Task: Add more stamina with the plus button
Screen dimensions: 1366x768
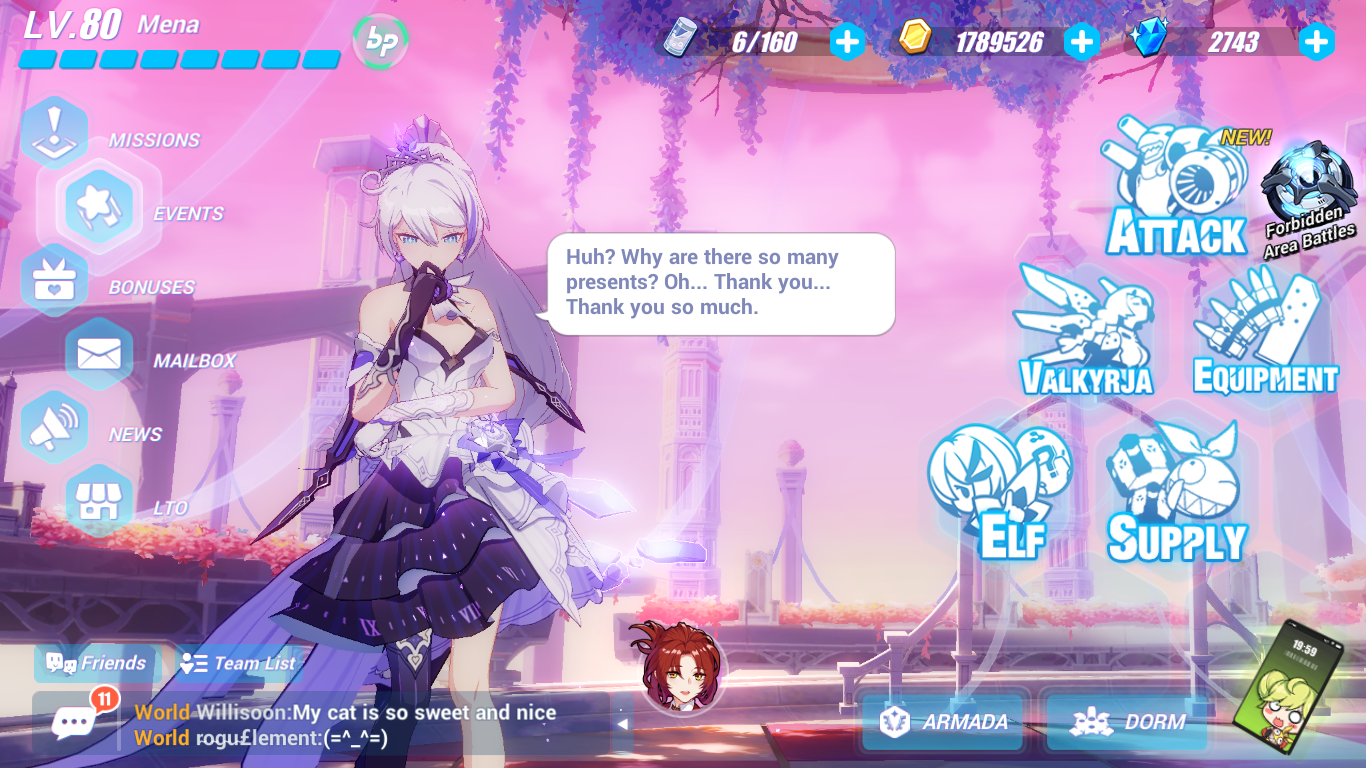Action: 847,42
